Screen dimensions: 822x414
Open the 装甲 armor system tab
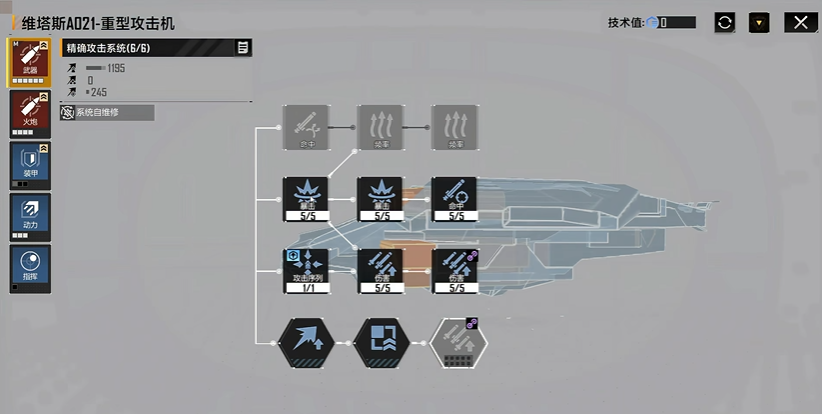30,164
